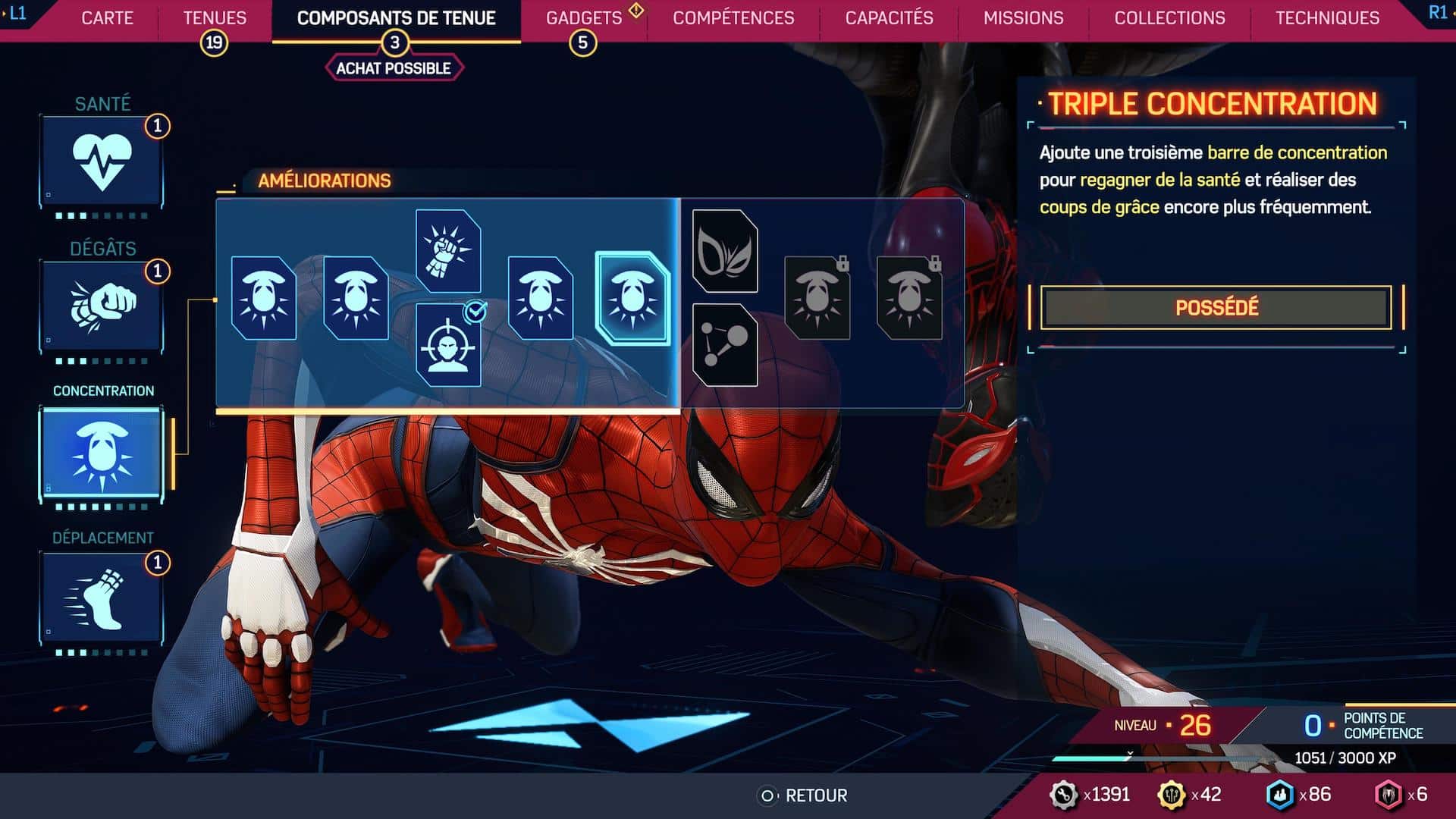Image resolution: width=1456 pixels, height=819 pixels.
Task: Select the connected nodes upgrade
Action: 725,345
